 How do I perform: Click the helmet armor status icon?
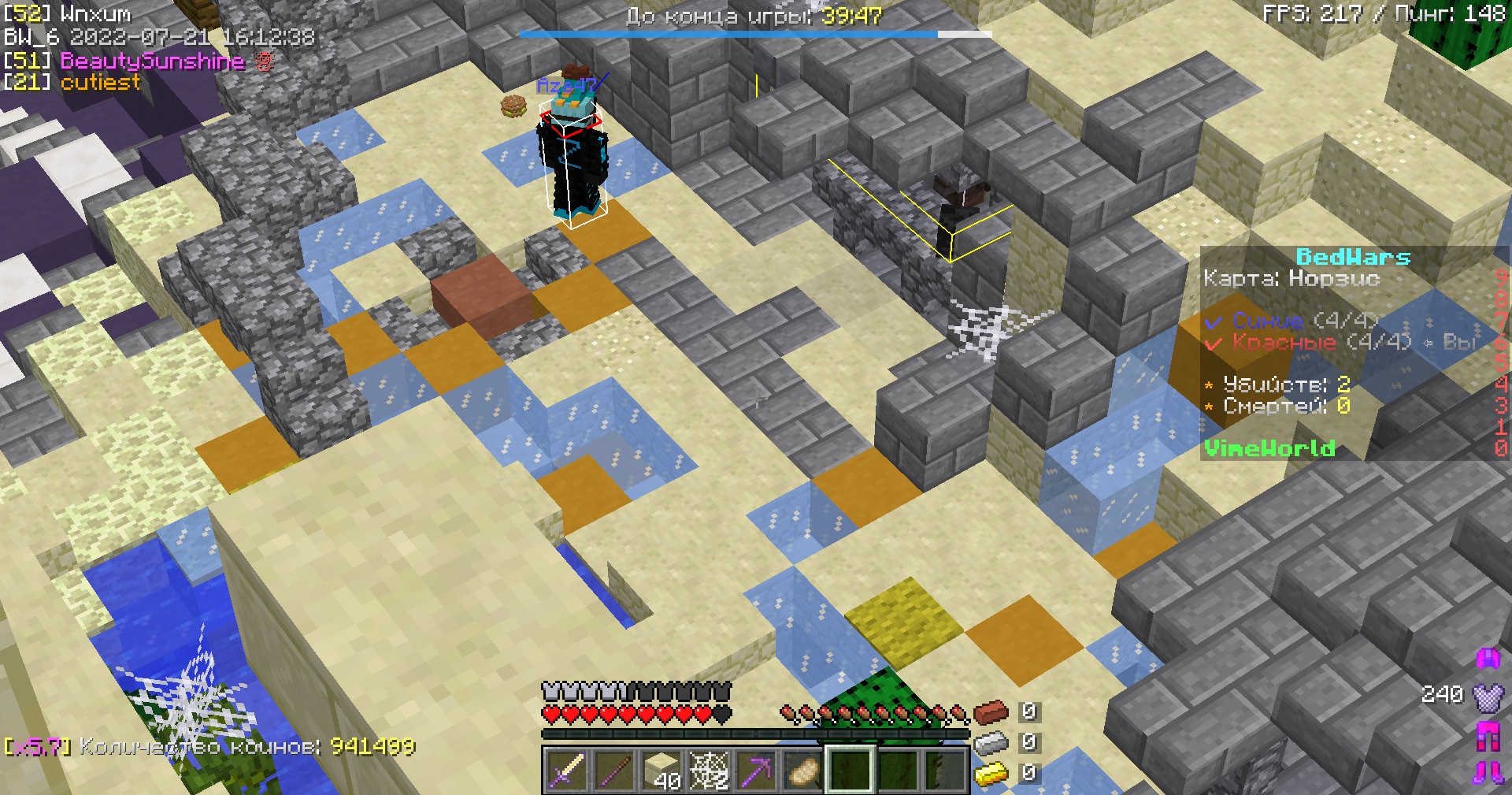point(1488,658)
